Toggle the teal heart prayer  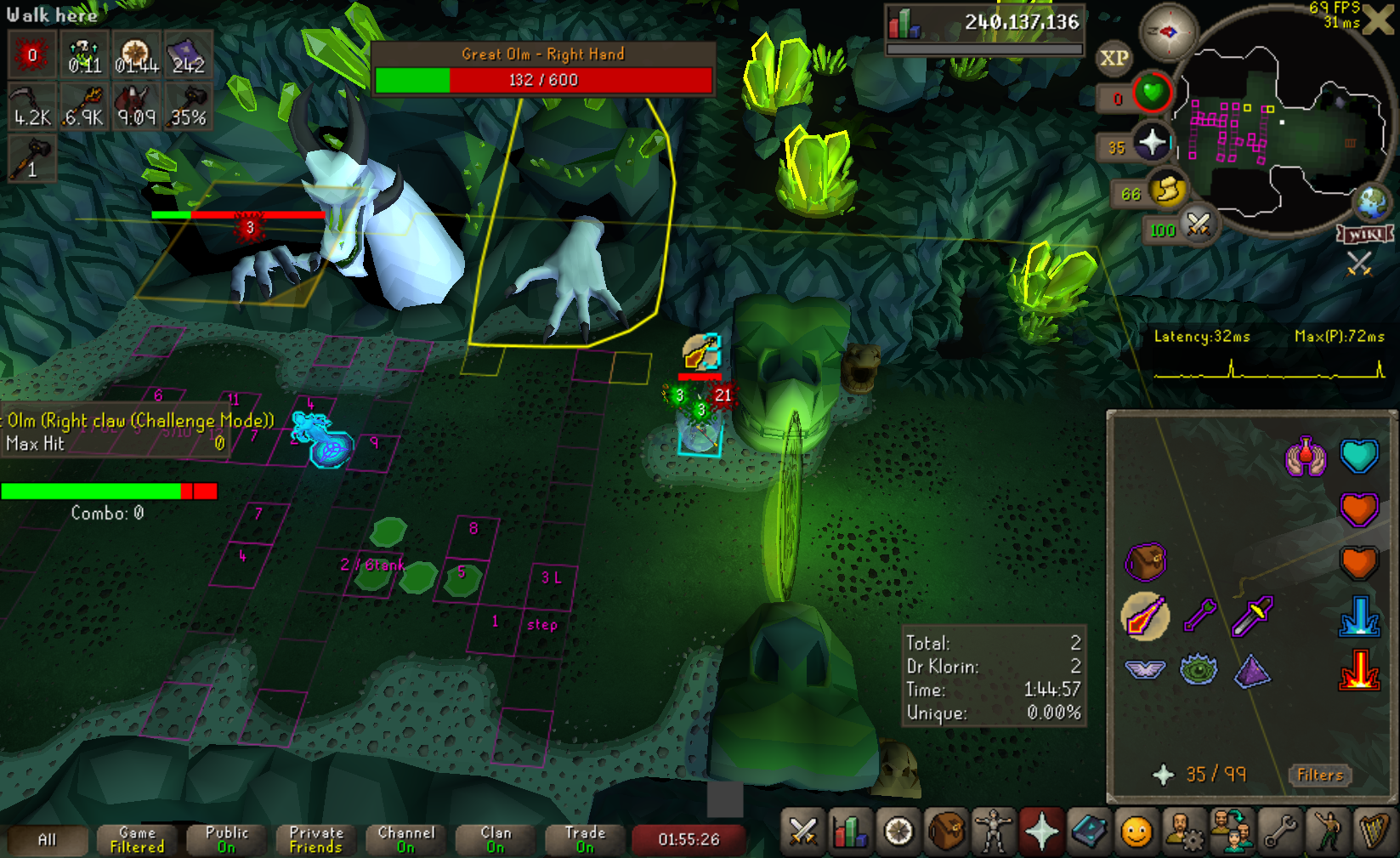pyautogui.click(x=1358, y=456)
